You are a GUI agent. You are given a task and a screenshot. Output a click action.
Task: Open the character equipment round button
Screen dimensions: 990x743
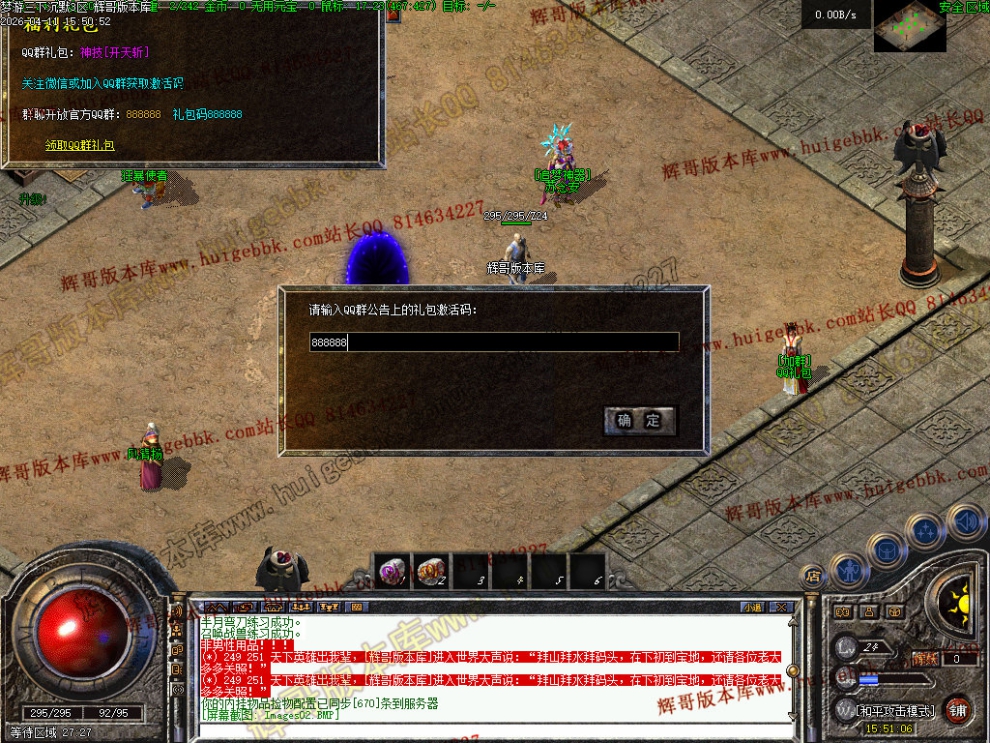coord(849,569)
